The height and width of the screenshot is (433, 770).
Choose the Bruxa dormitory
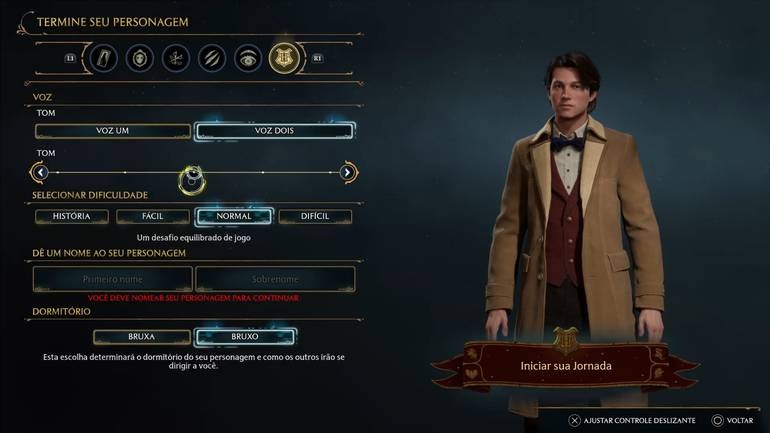point(113,337)
